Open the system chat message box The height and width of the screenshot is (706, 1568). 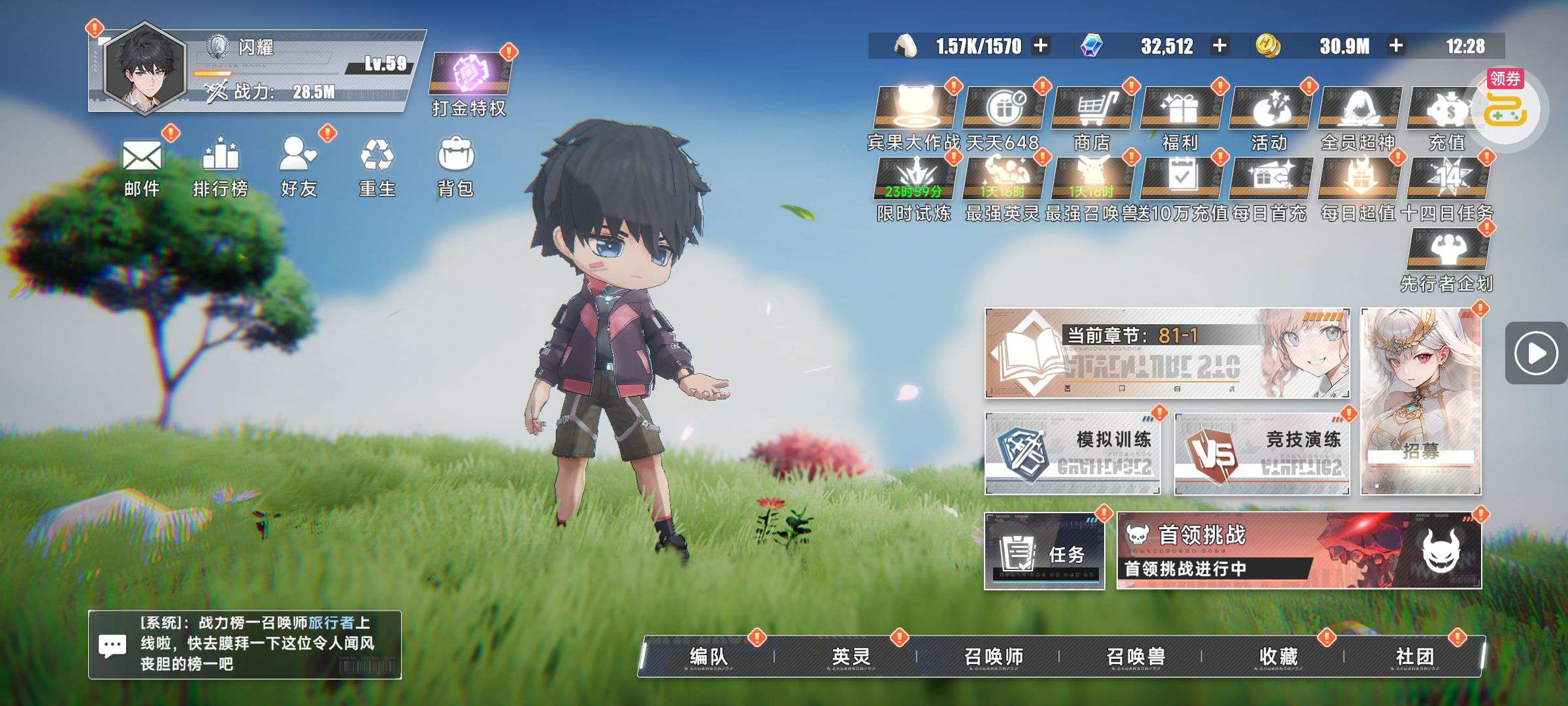click(244, 645)
